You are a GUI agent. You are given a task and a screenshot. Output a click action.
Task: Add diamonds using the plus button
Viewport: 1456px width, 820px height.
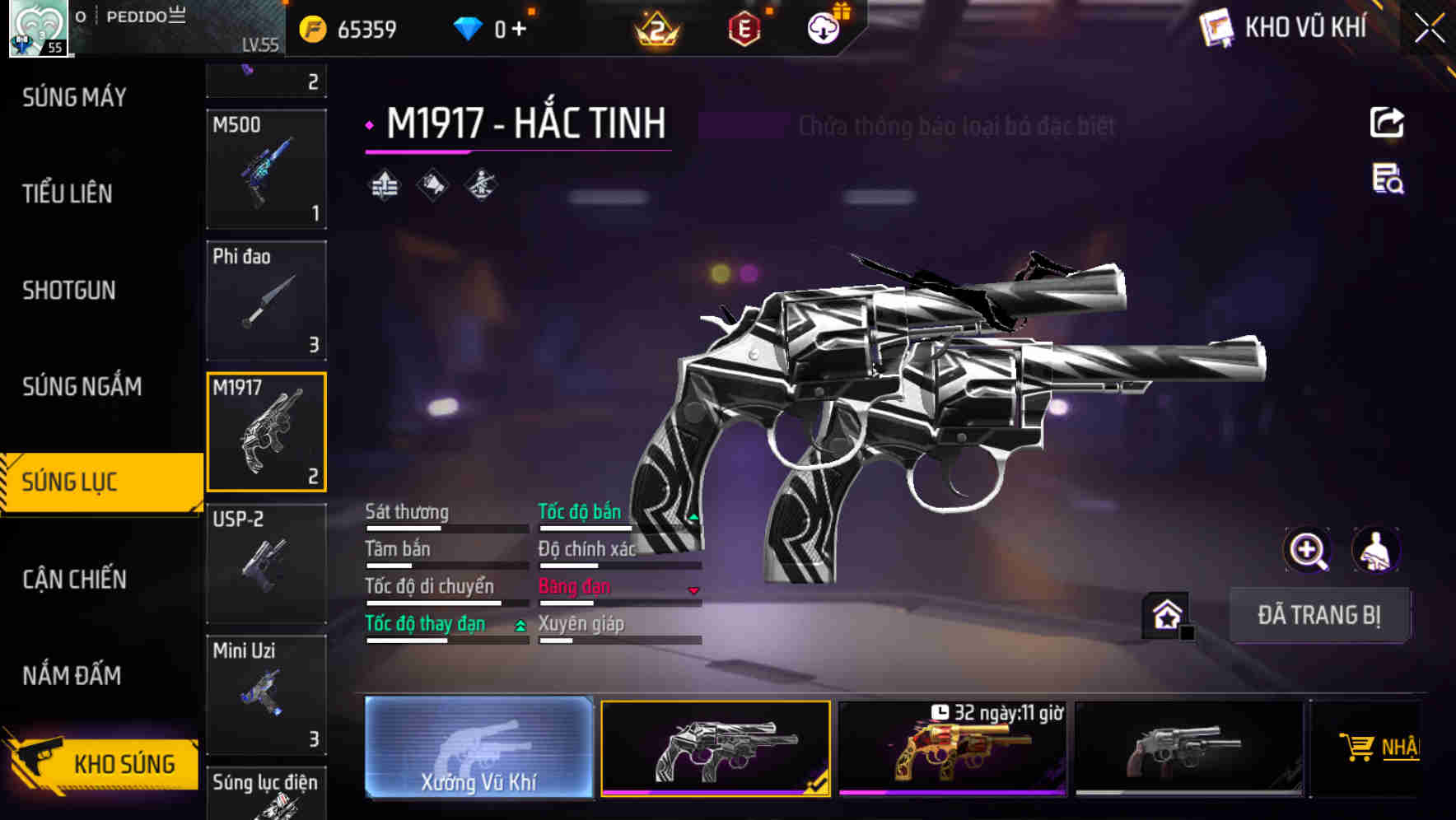click(519, 30)
